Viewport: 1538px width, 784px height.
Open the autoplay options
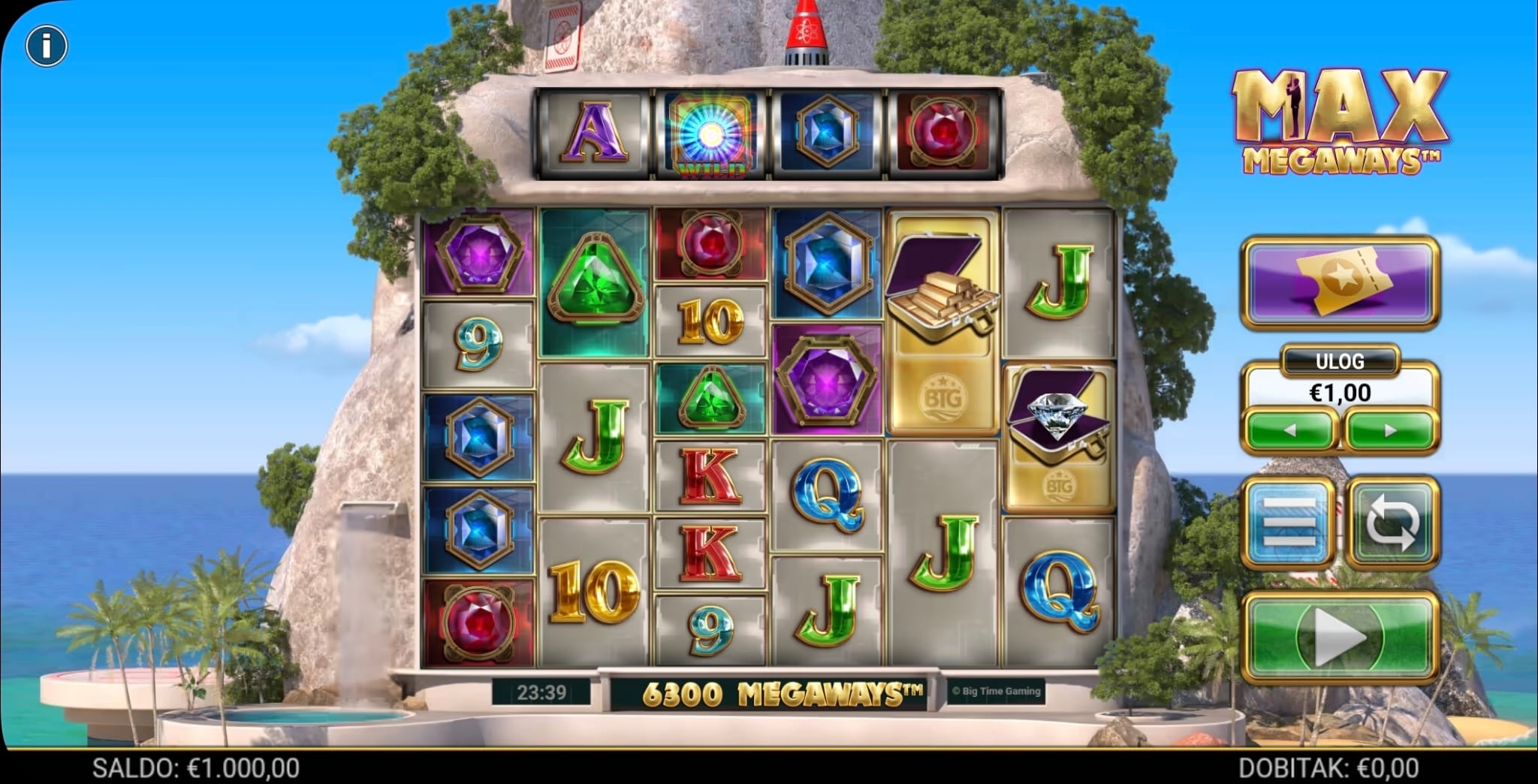[x=1392, y=523]
